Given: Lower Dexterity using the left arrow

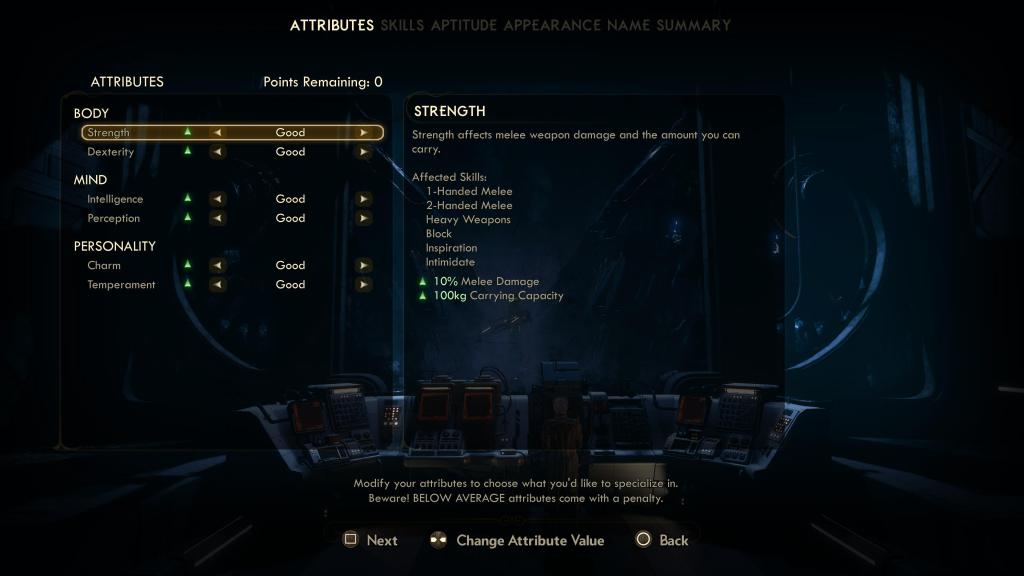Looking at the screenshot, I should click(x=217, y=152).
